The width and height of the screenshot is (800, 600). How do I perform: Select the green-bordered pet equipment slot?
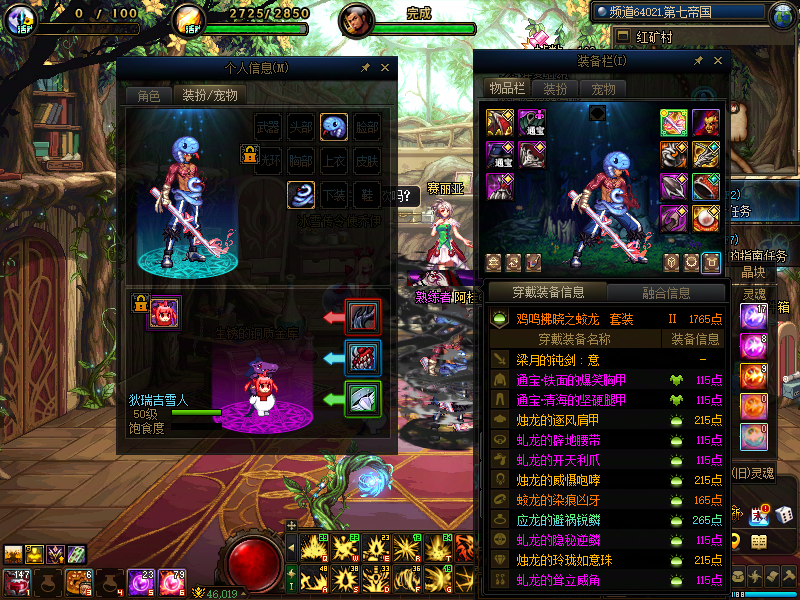pyautogui.click(x=362, y=399)
